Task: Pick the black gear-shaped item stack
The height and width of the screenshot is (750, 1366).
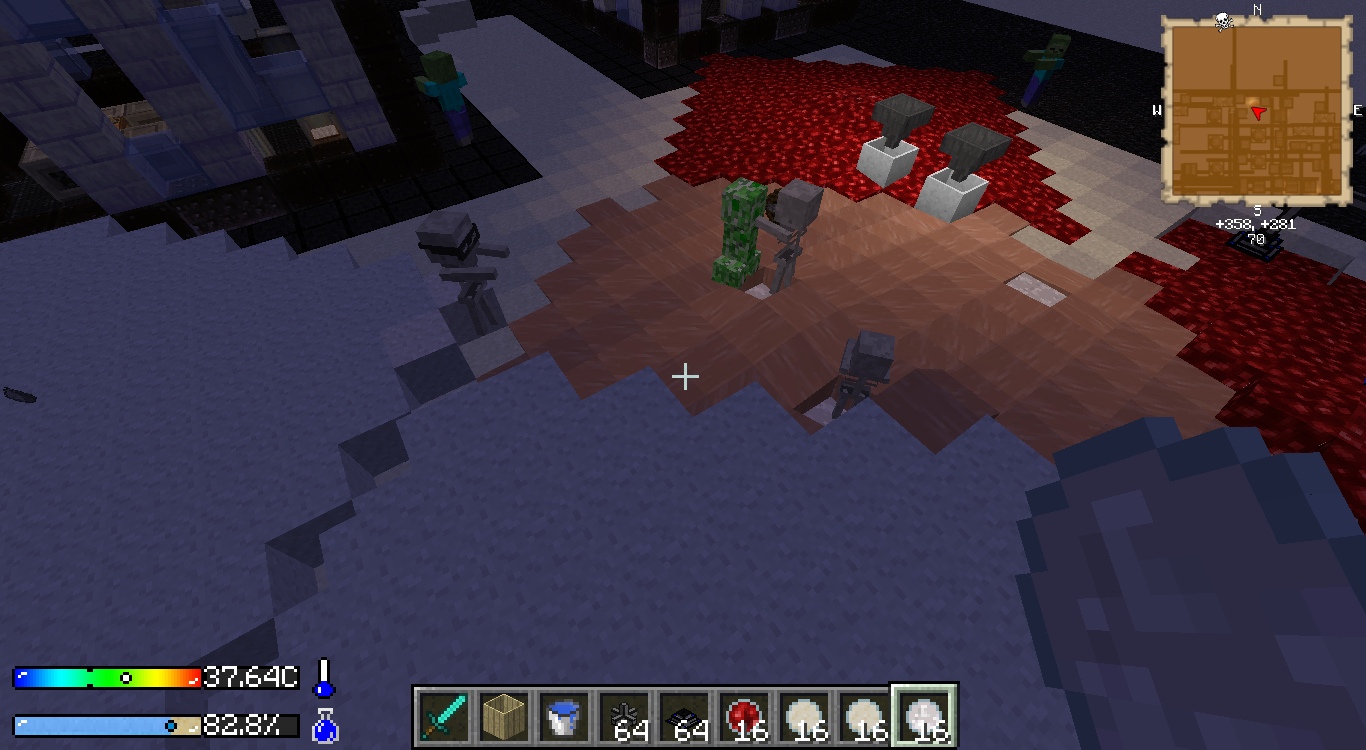Action: 624,716
